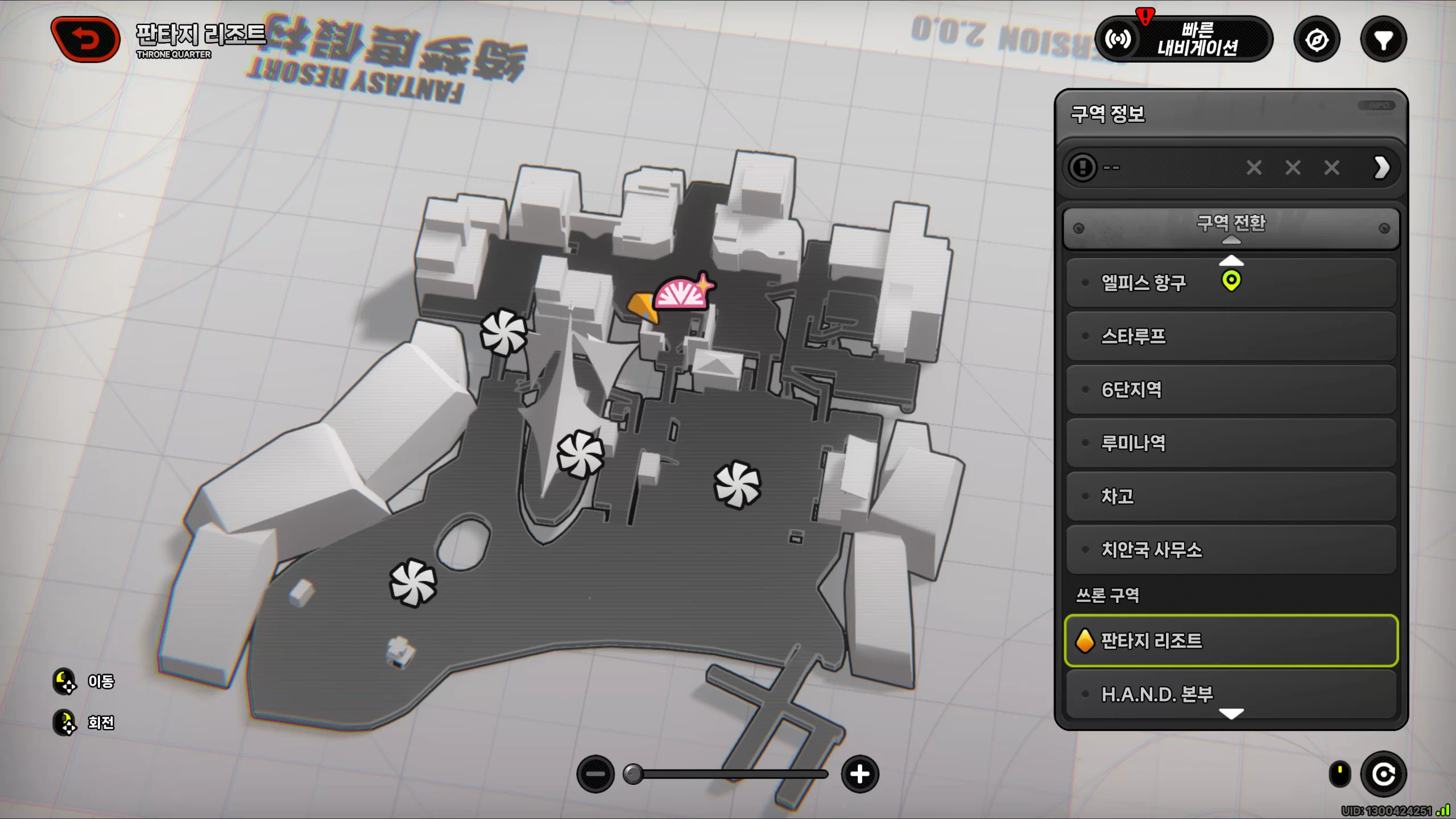Expand the area info arrow
The image size is (1456, 819).
1382,168
